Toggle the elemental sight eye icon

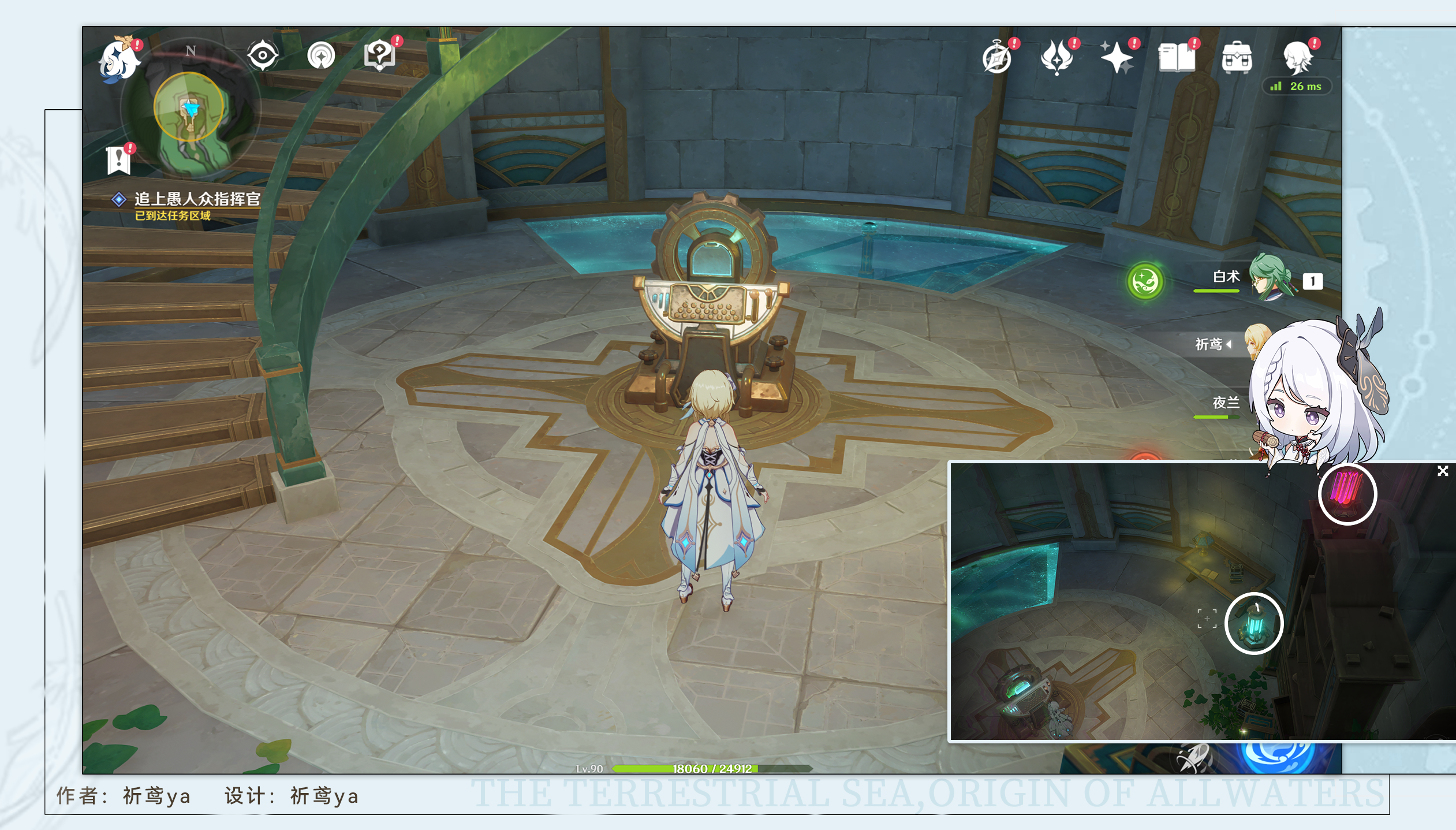coord(262,56)
